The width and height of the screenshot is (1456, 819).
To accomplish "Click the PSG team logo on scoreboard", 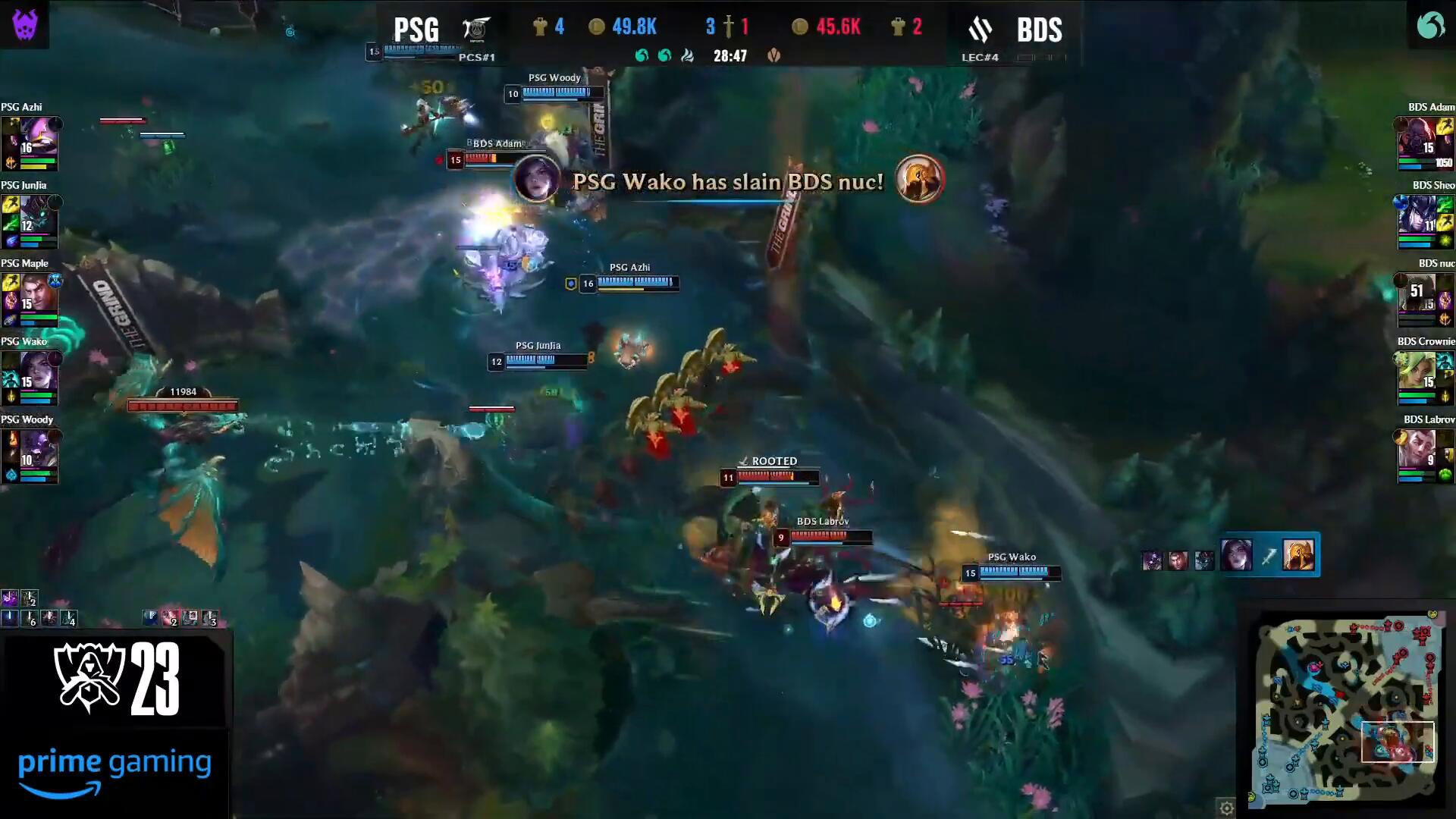I will (x=477, y=29).
